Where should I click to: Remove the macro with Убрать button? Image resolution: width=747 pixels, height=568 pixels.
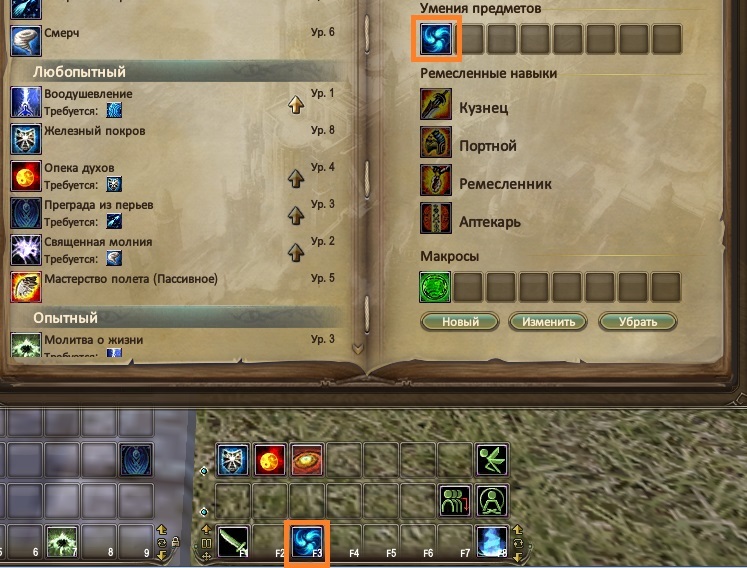coord(637,322)
